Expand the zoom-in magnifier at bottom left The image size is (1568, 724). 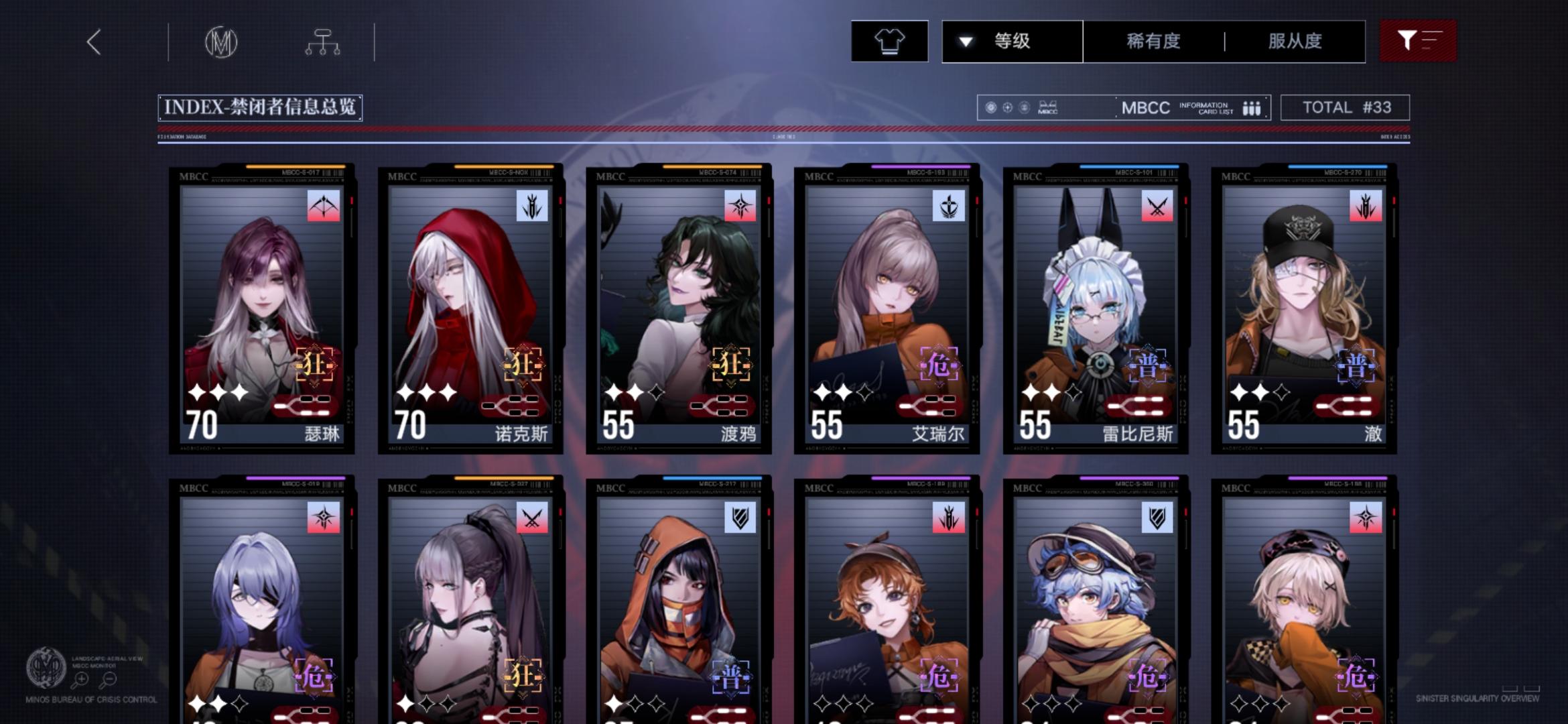click(81, 680)
